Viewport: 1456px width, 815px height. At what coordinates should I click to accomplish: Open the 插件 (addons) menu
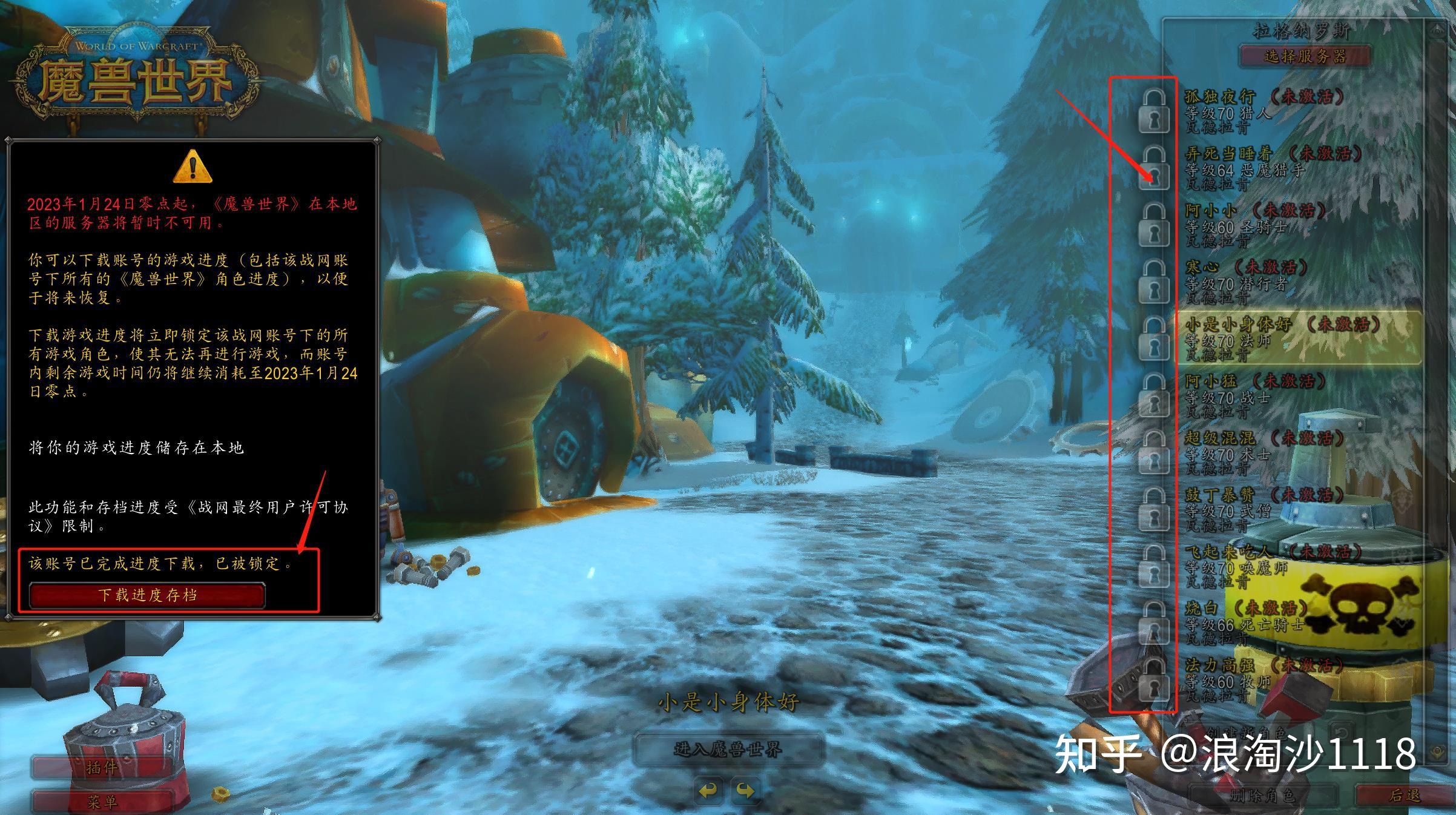point(101,768)
